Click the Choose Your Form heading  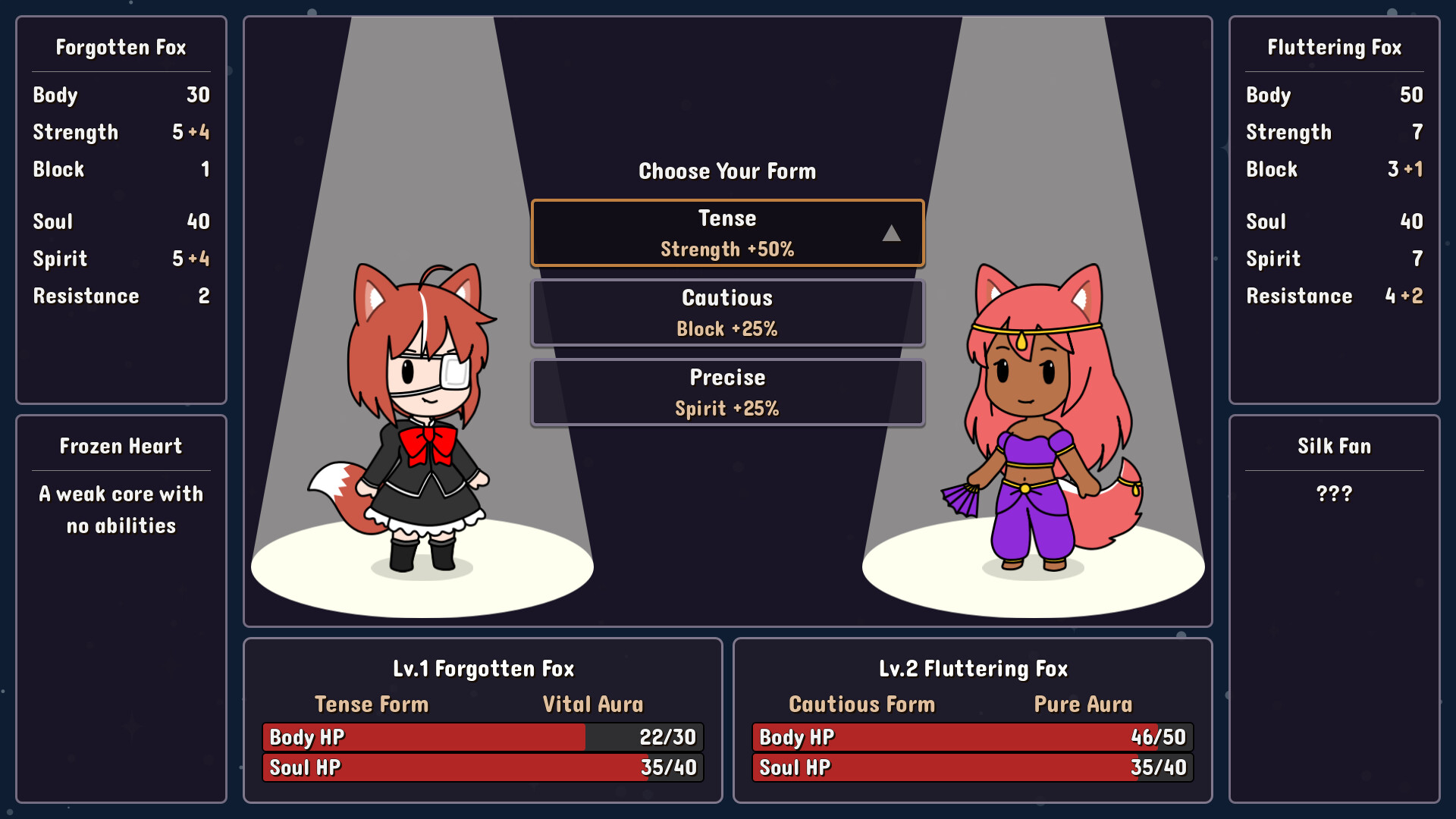pyautogui.click(x=726, y=171)
